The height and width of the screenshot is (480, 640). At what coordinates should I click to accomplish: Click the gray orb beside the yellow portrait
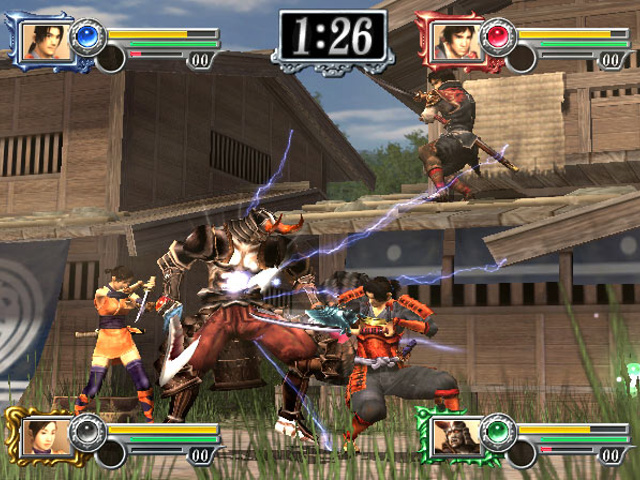pos(87,432)
